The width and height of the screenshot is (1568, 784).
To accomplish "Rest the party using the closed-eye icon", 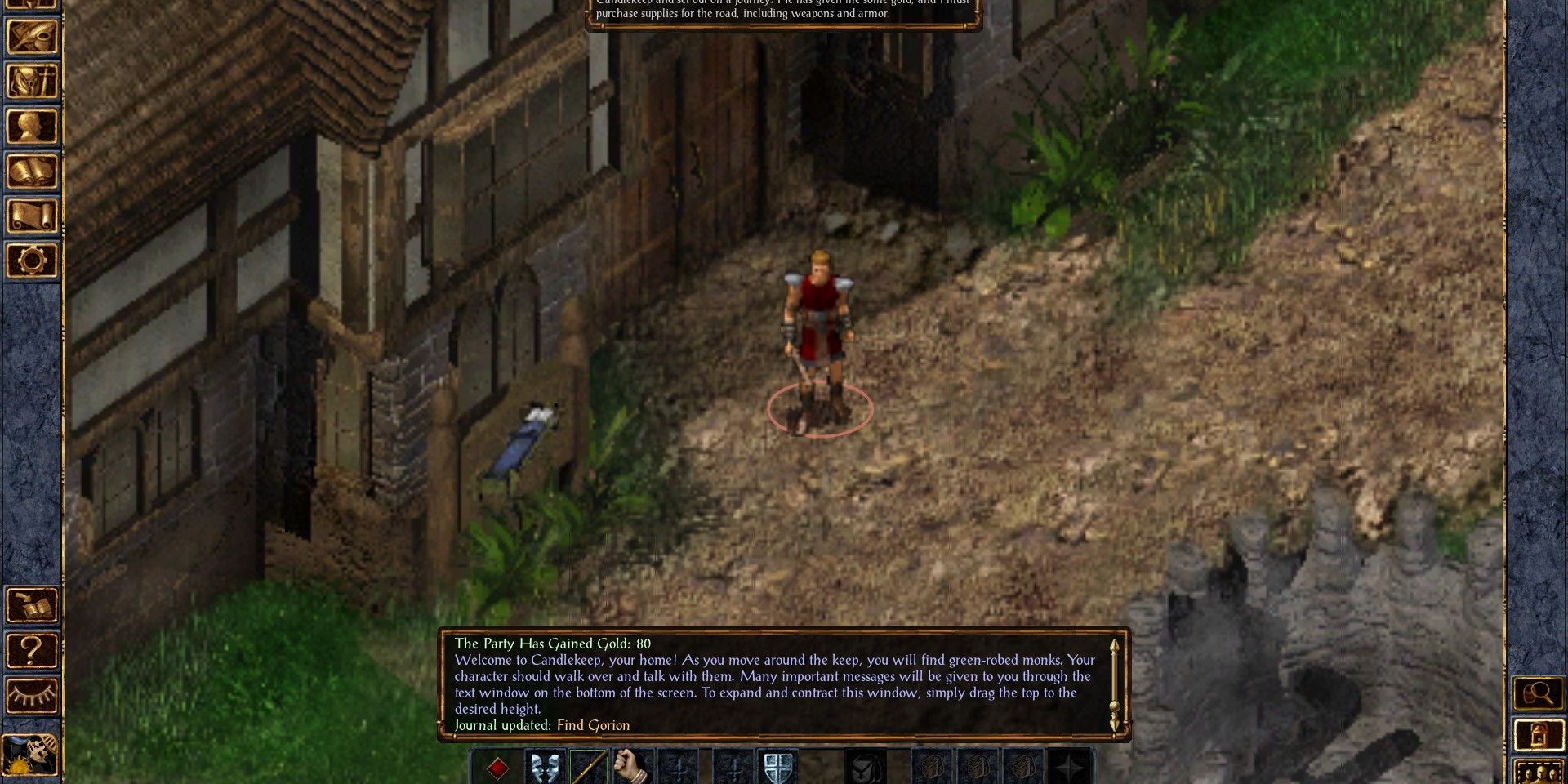I will [31, 696].
